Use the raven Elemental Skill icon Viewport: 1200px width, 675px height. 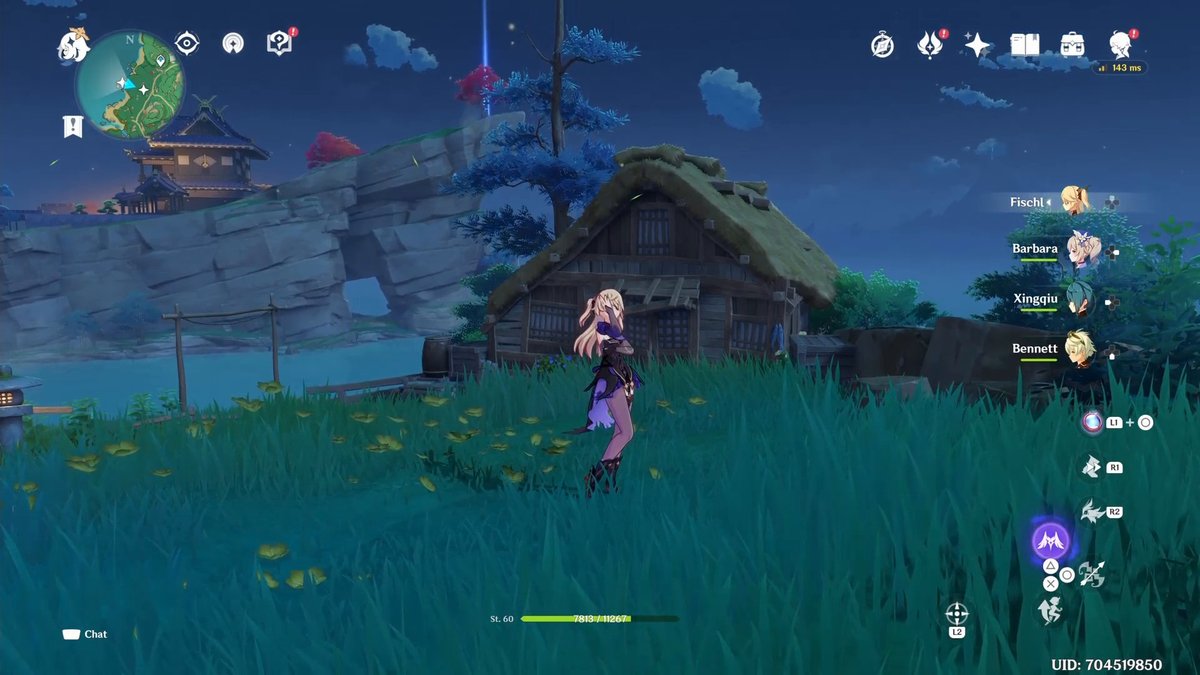pyautogui.click(x=1091, y=512)
